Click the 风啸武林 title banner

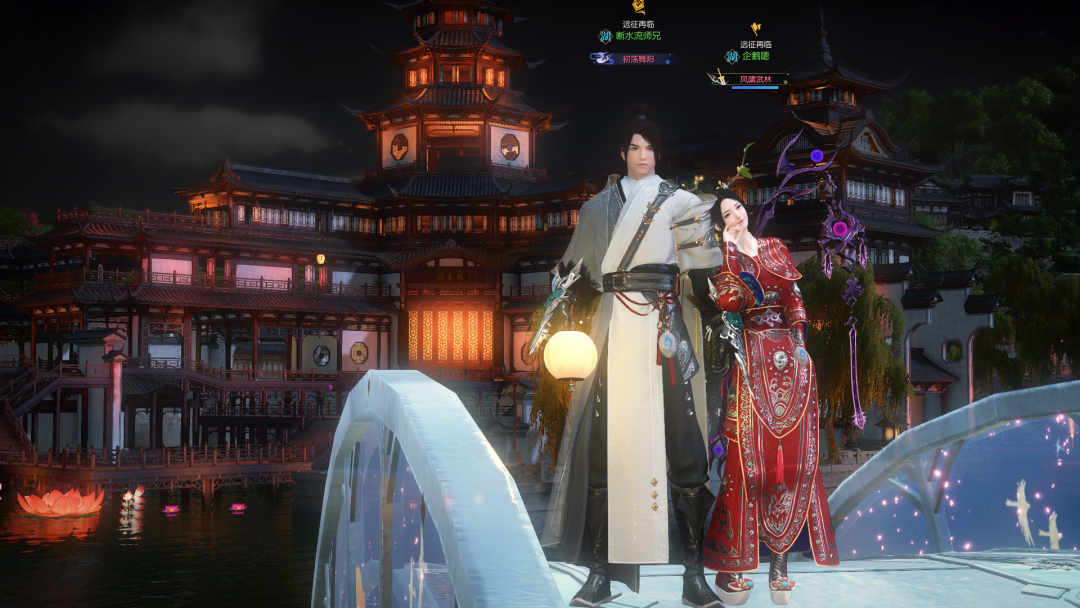[x=755, y=79]
